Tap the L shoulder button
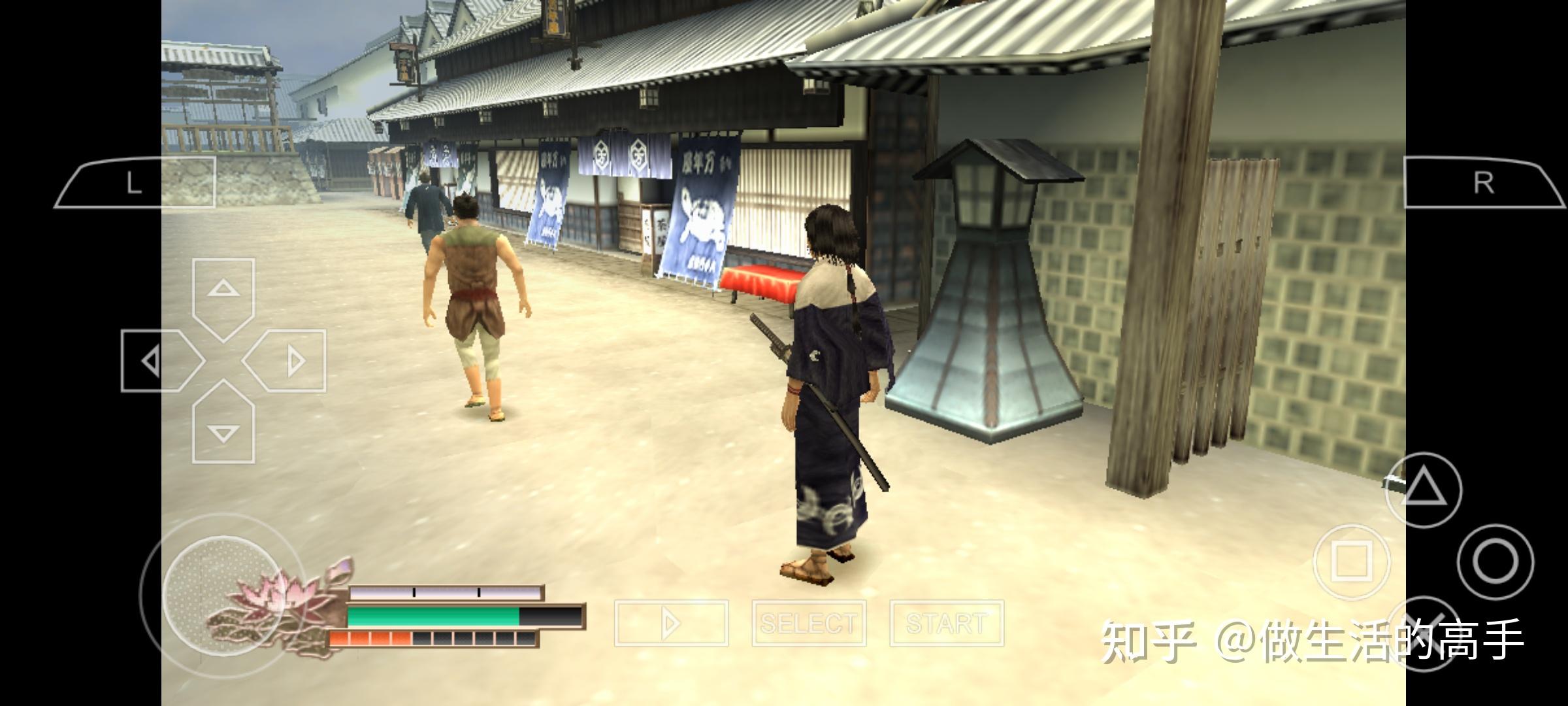This screenshot has width=1568, height=706. 135,183
